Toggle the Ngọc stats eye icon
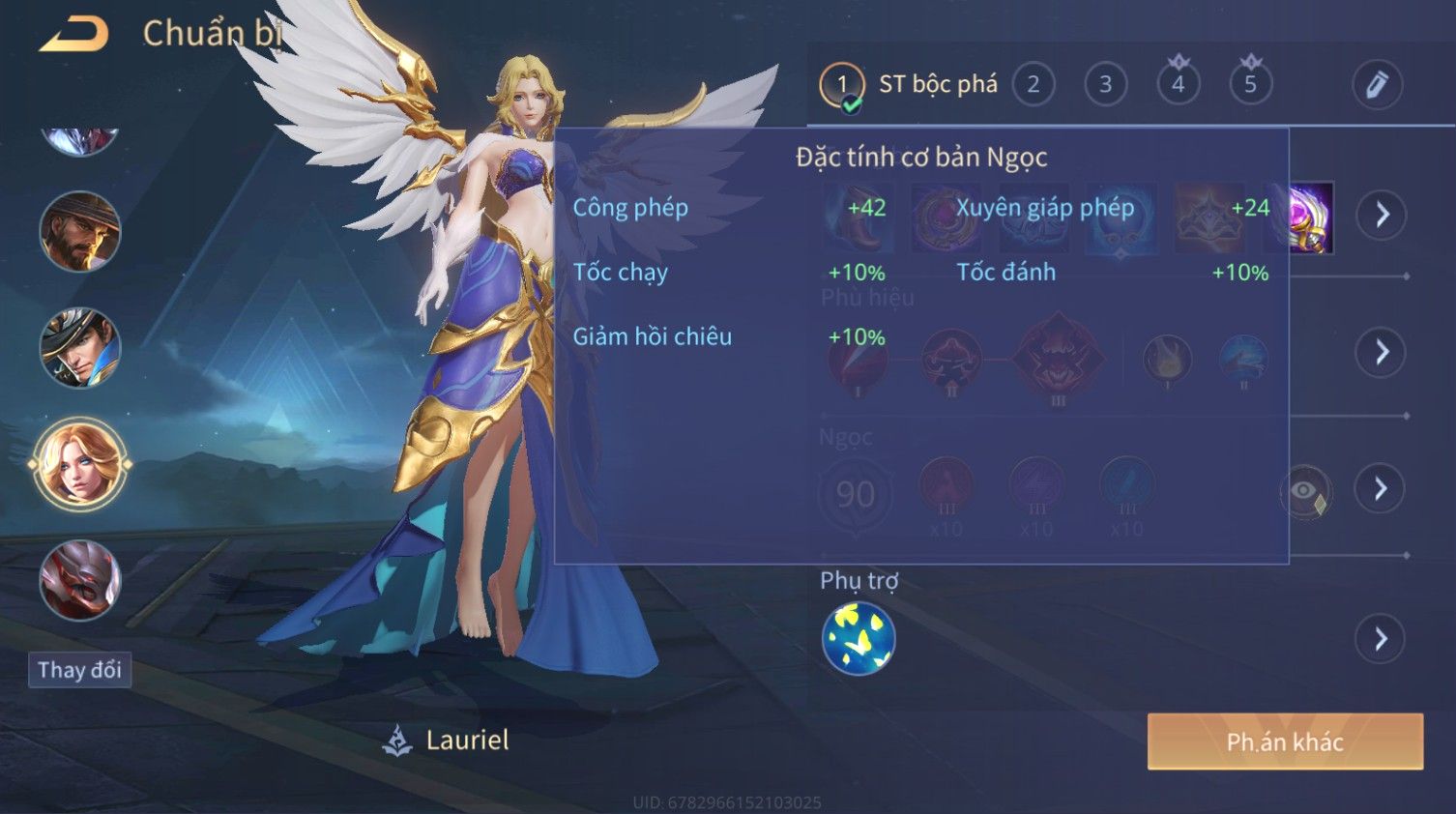This screenshot has width=1456, height=814. point(1305,491)
